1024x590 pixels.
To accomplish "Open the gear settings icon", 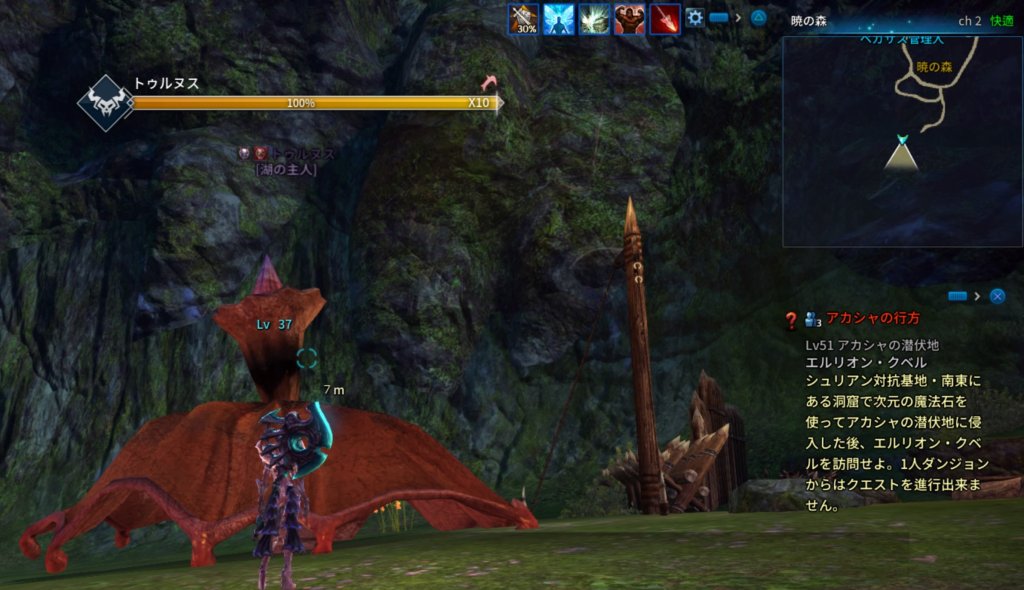I will point(694,18).
